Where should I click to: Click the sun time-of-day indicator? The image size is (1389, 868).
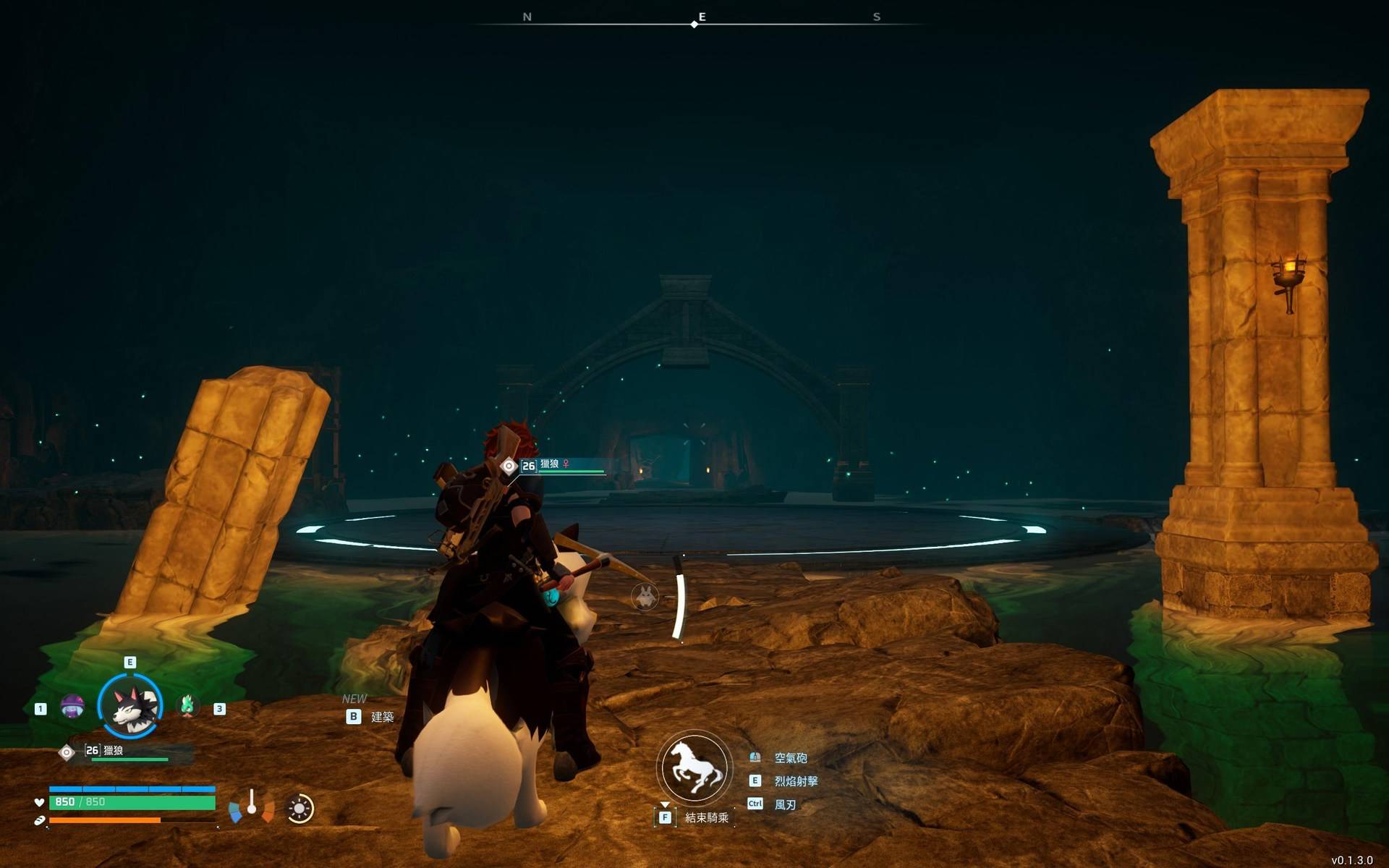click(x=300, y=809)
